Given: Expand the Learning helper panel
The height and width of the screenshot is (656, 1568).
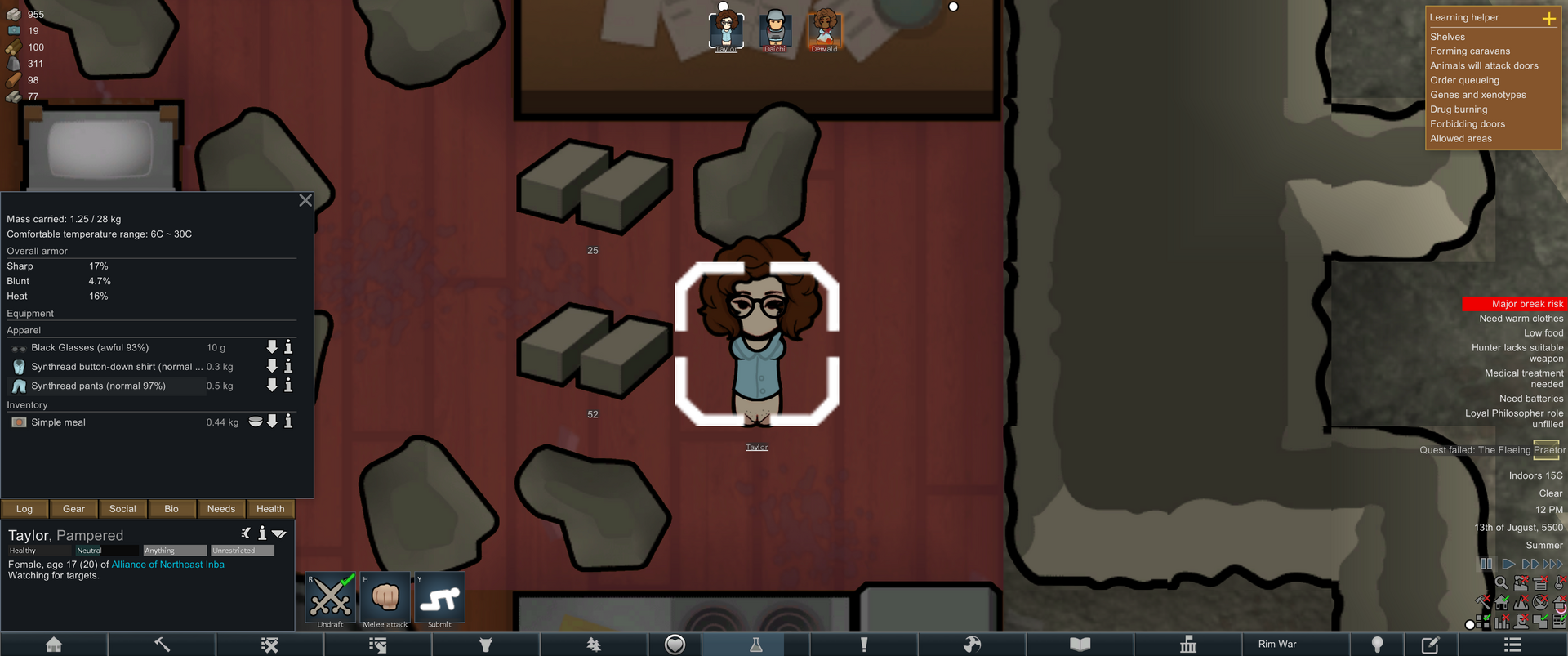Looking at the screenshot, I should (1549, 16).
